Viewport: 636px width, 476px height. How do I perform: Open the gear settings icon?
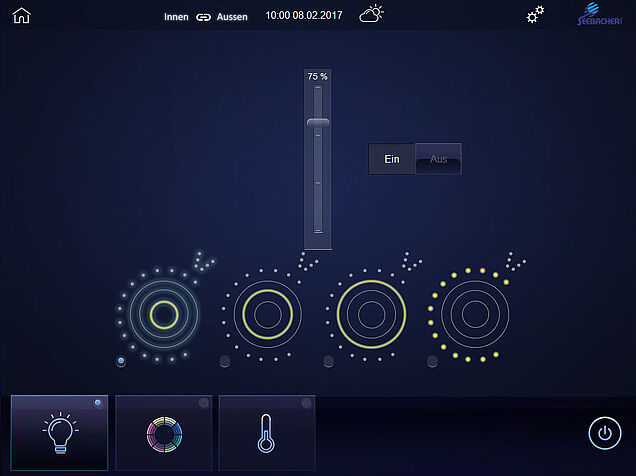[536, 14]
